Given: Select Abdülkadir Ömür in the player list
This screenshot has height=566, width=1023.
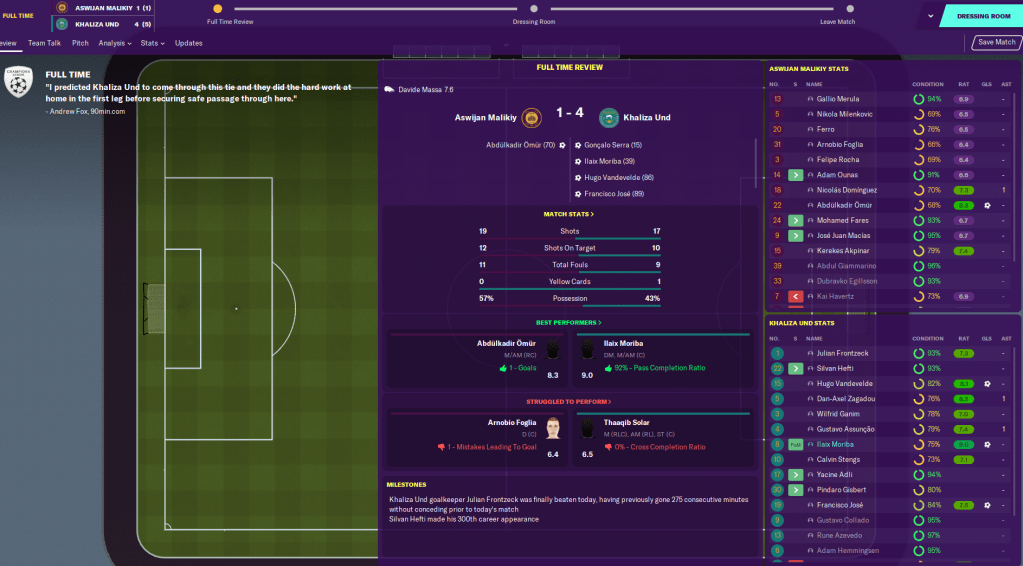Looking at the screenshot, I should [x=847, y=205].
